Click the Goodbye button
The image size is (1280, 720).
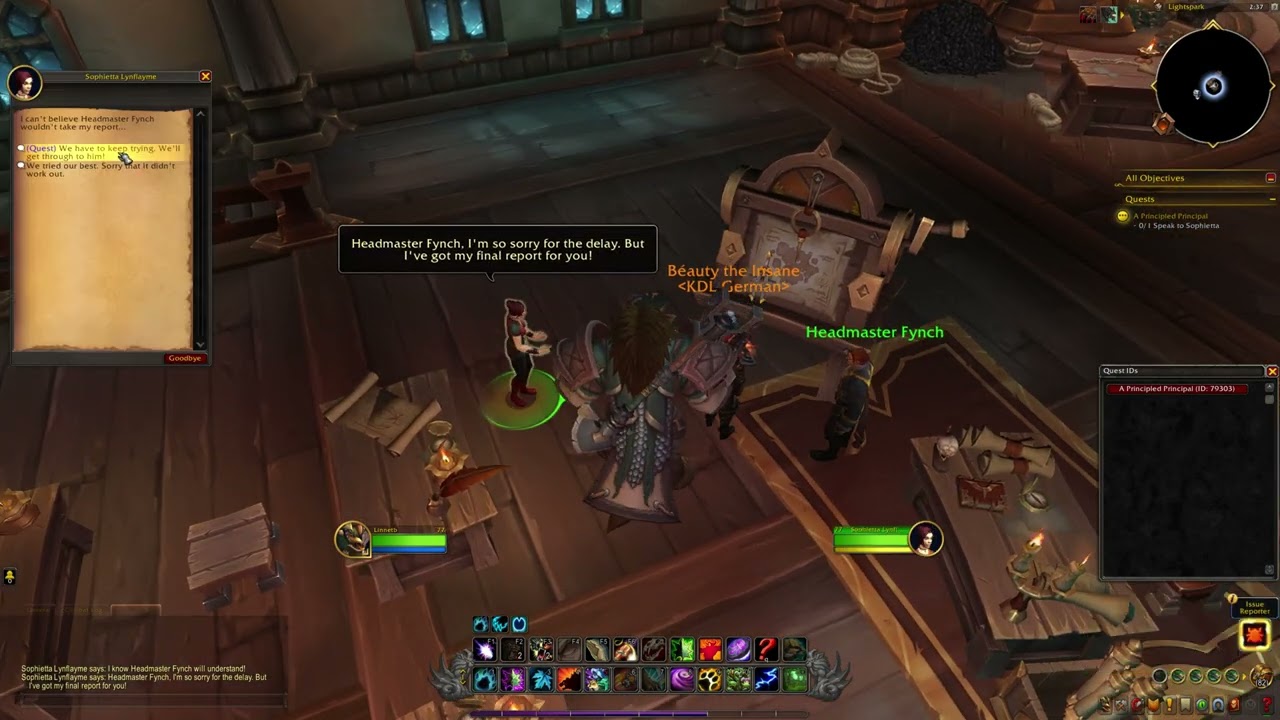click(185, 358)
